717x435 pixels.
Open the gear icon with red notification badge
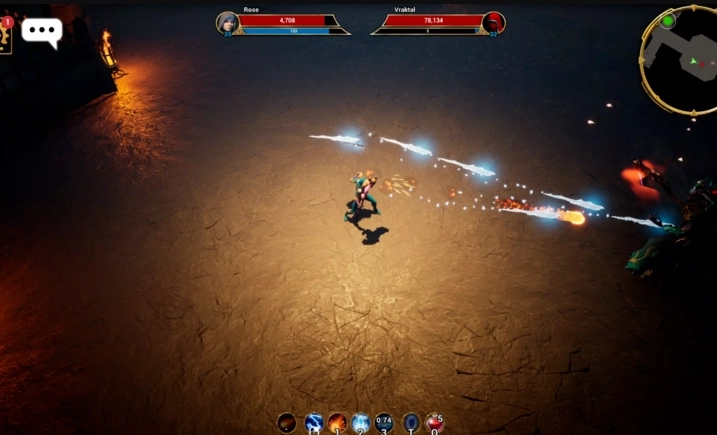point(5,36)
